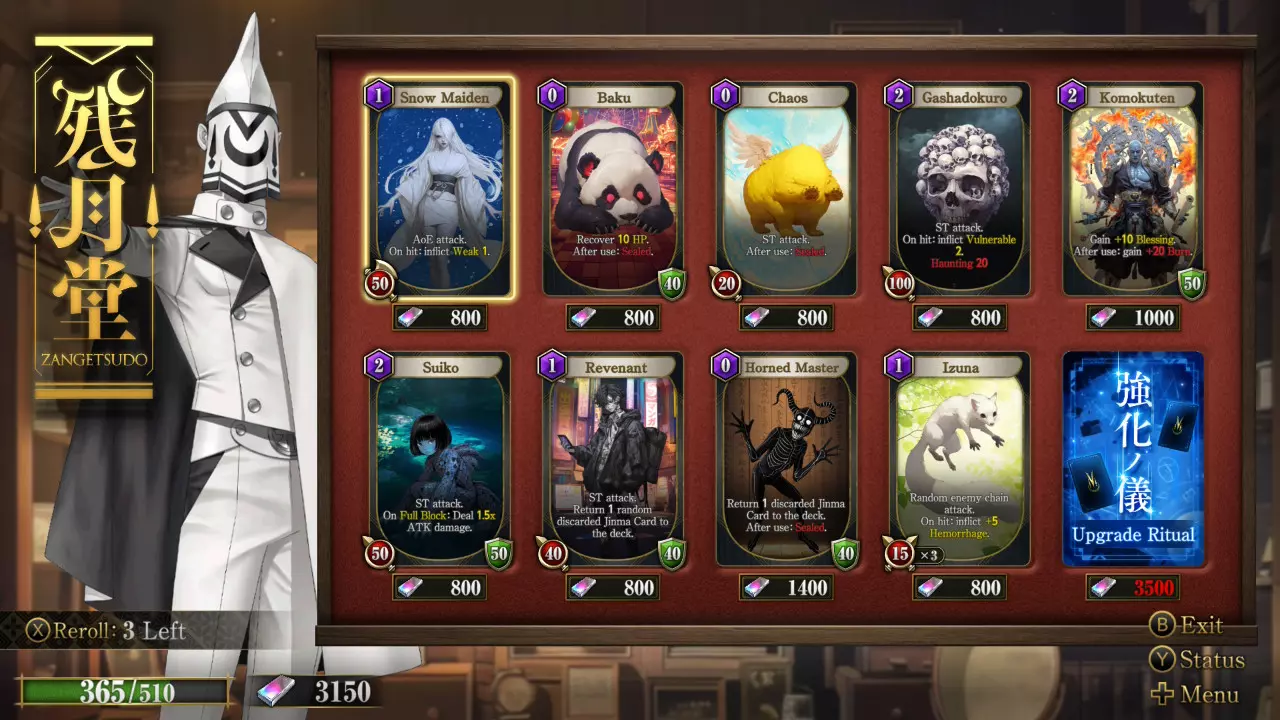1280x720 pixels.
Task: Pick the Horned Master card
Action: click(x=787, y=460)
